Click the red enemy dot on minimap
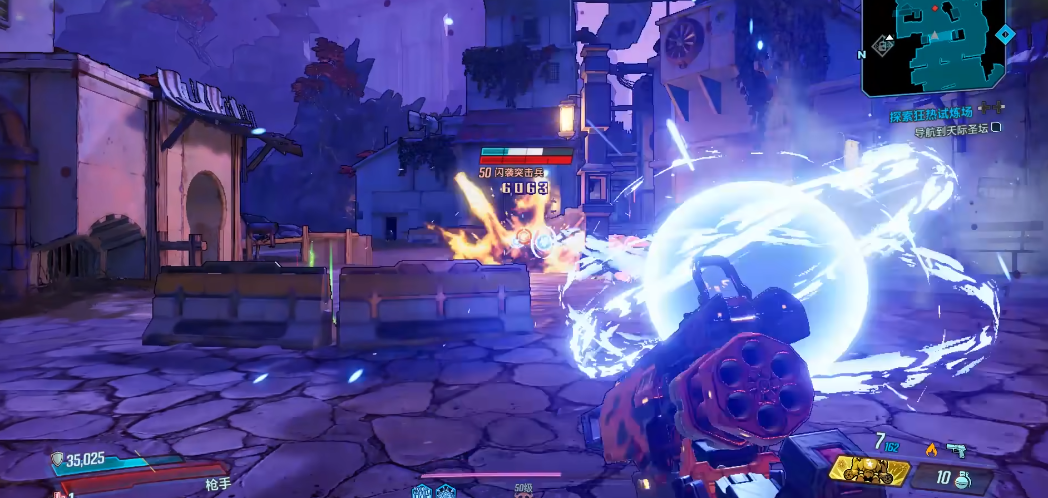This screenshot has width=1048, height=498. (936, 8)
